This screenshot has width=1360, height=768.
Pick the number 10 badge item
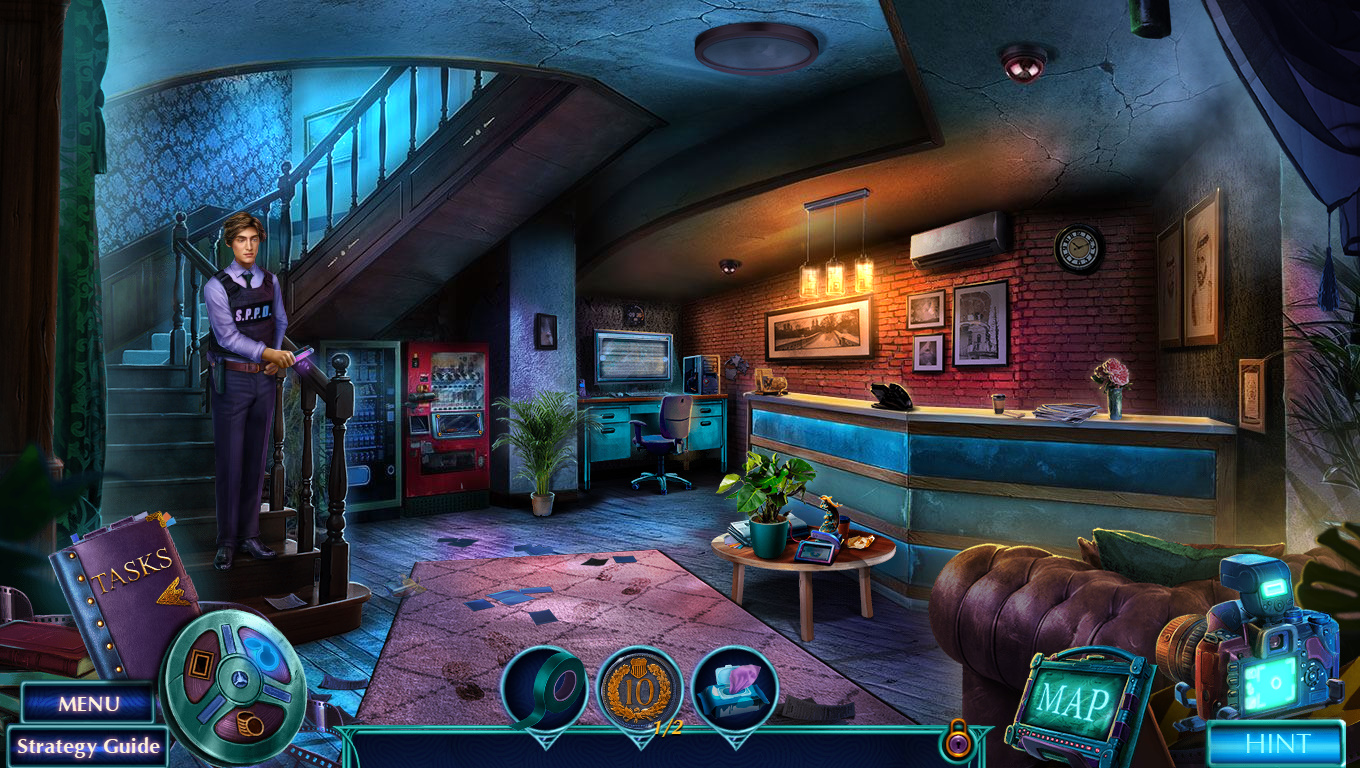[x=639, y=689]
